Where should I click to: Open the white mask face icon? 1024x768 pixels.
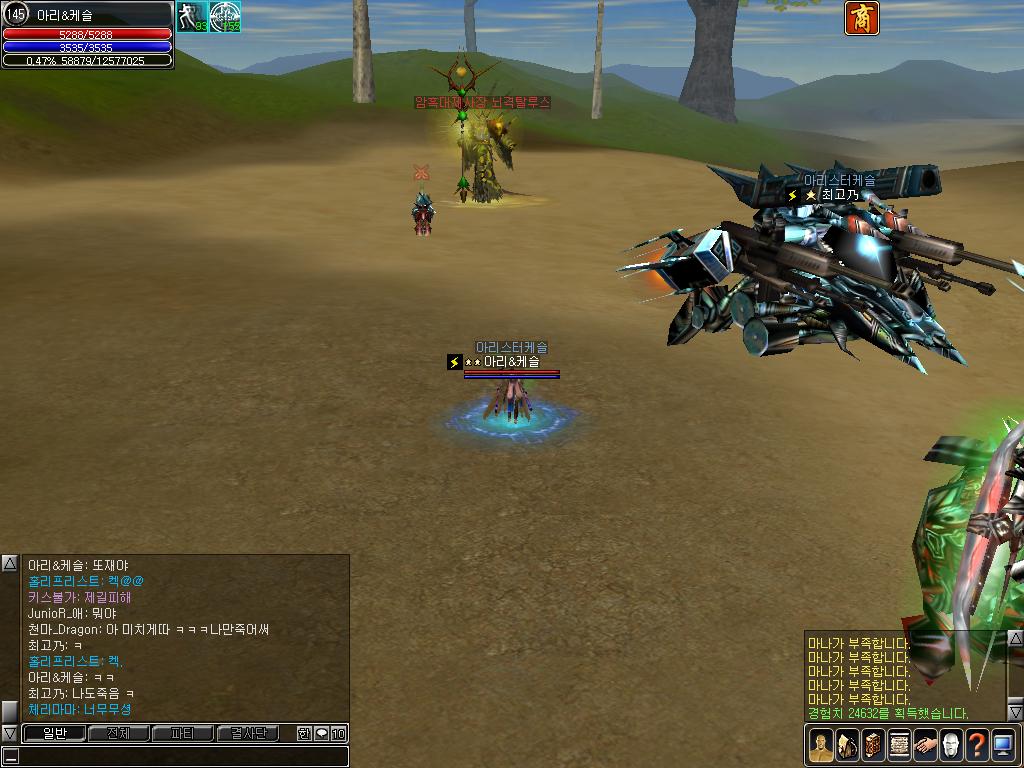(951, 745)
